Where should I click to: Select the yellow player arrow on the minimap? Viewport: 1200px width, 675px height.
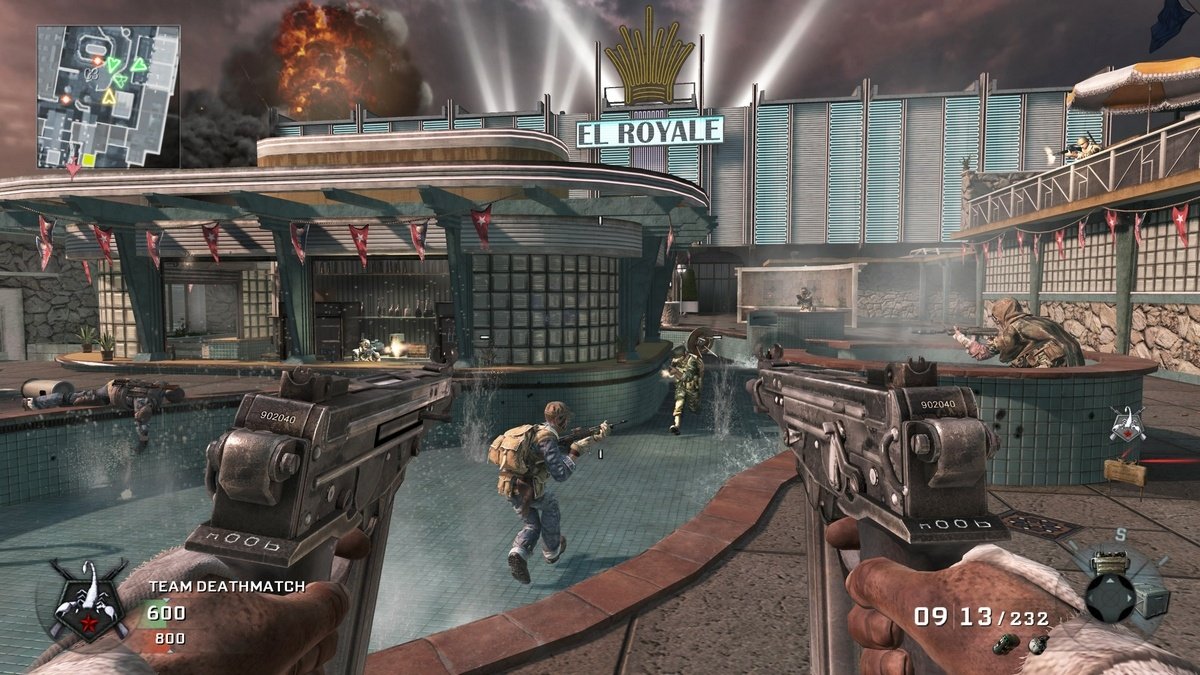(x=108, y=96)
